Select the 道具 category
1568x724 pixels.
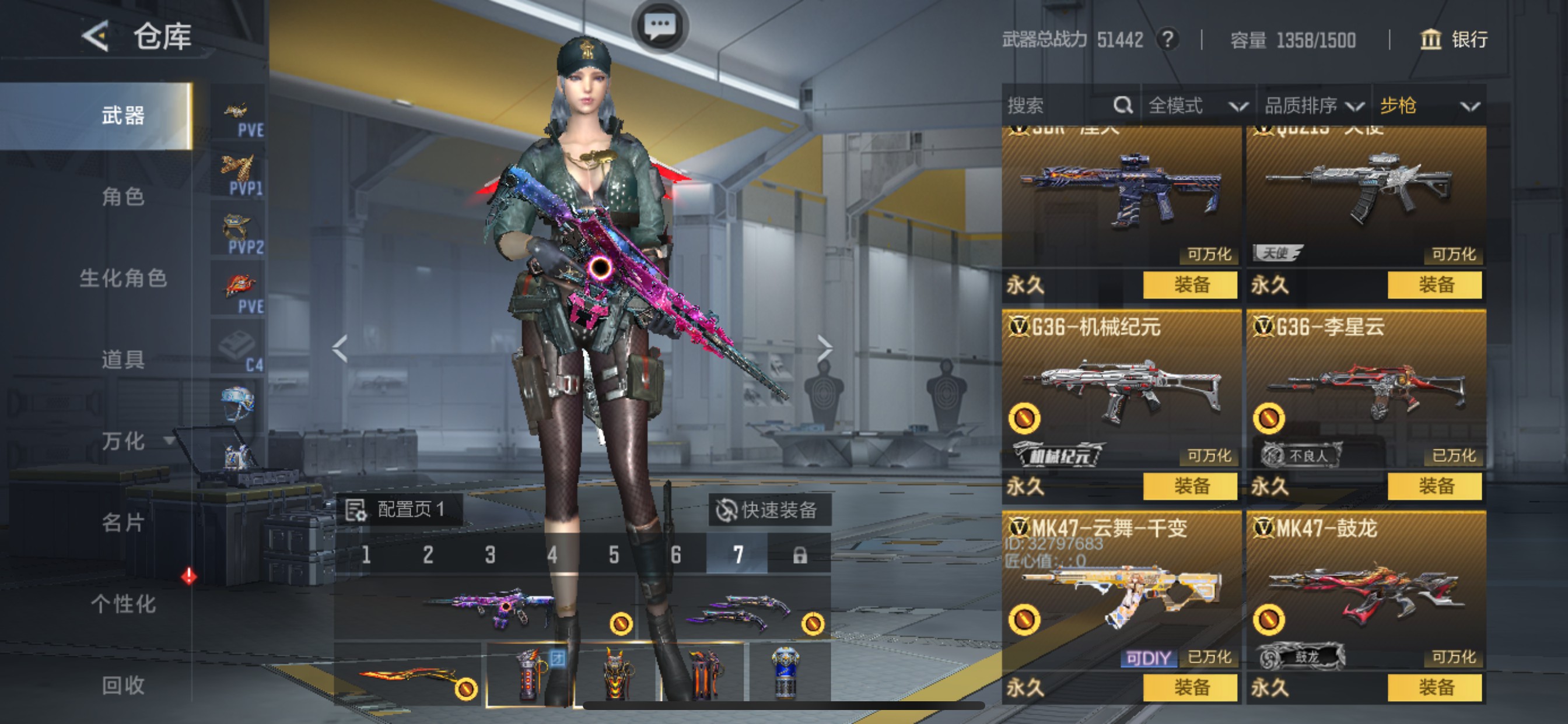click(123, 360)
